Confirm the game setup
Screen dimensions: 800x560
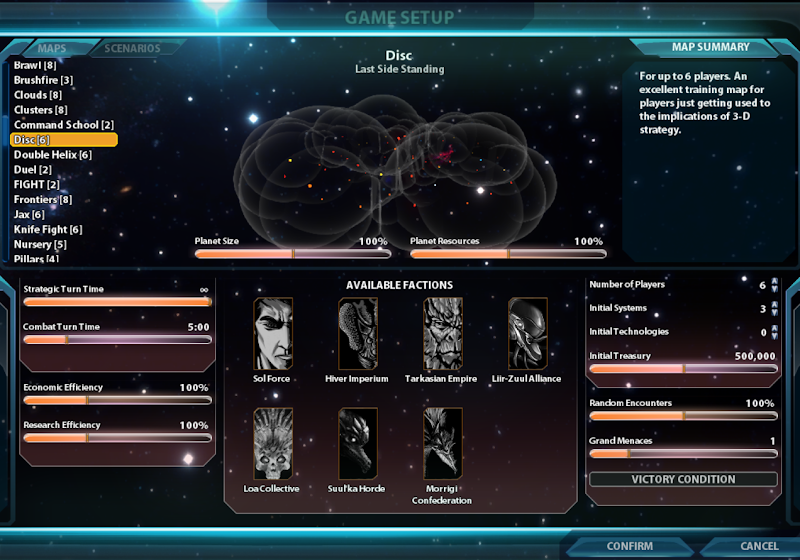pyautogui.click(x=629, y=546)
